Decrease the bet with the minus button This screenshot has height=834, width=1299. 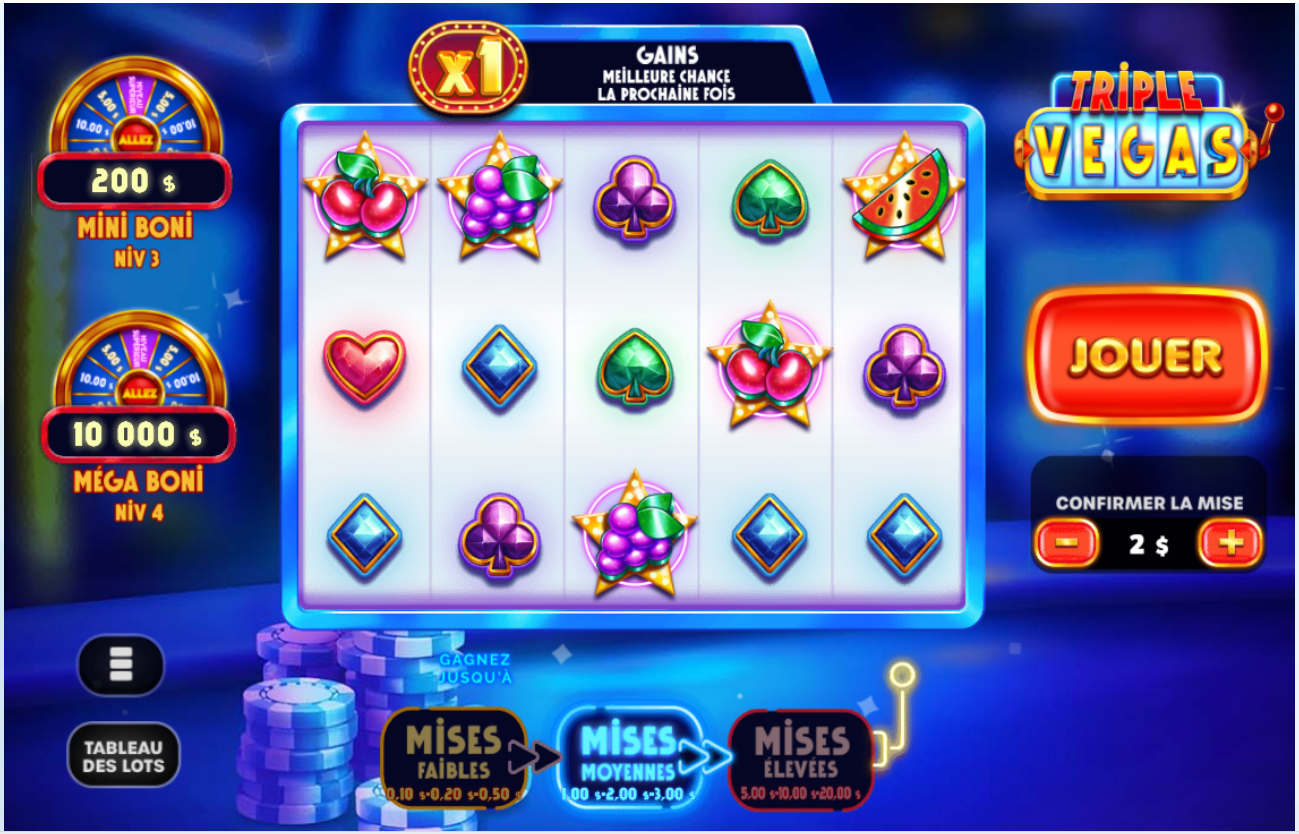point(1066,544)
